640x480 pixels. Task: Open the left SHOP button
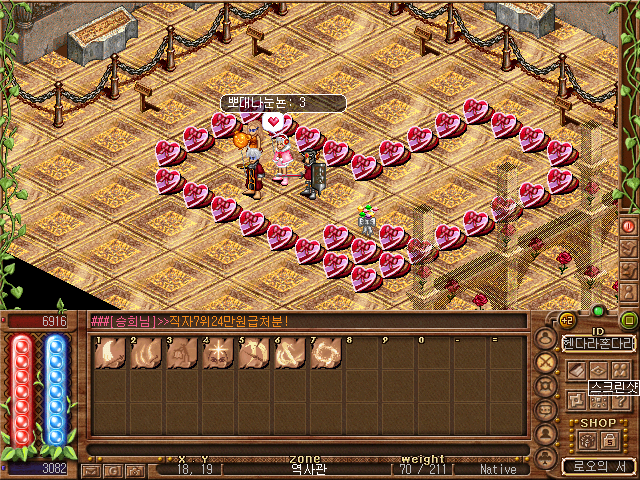pos(585,440)
